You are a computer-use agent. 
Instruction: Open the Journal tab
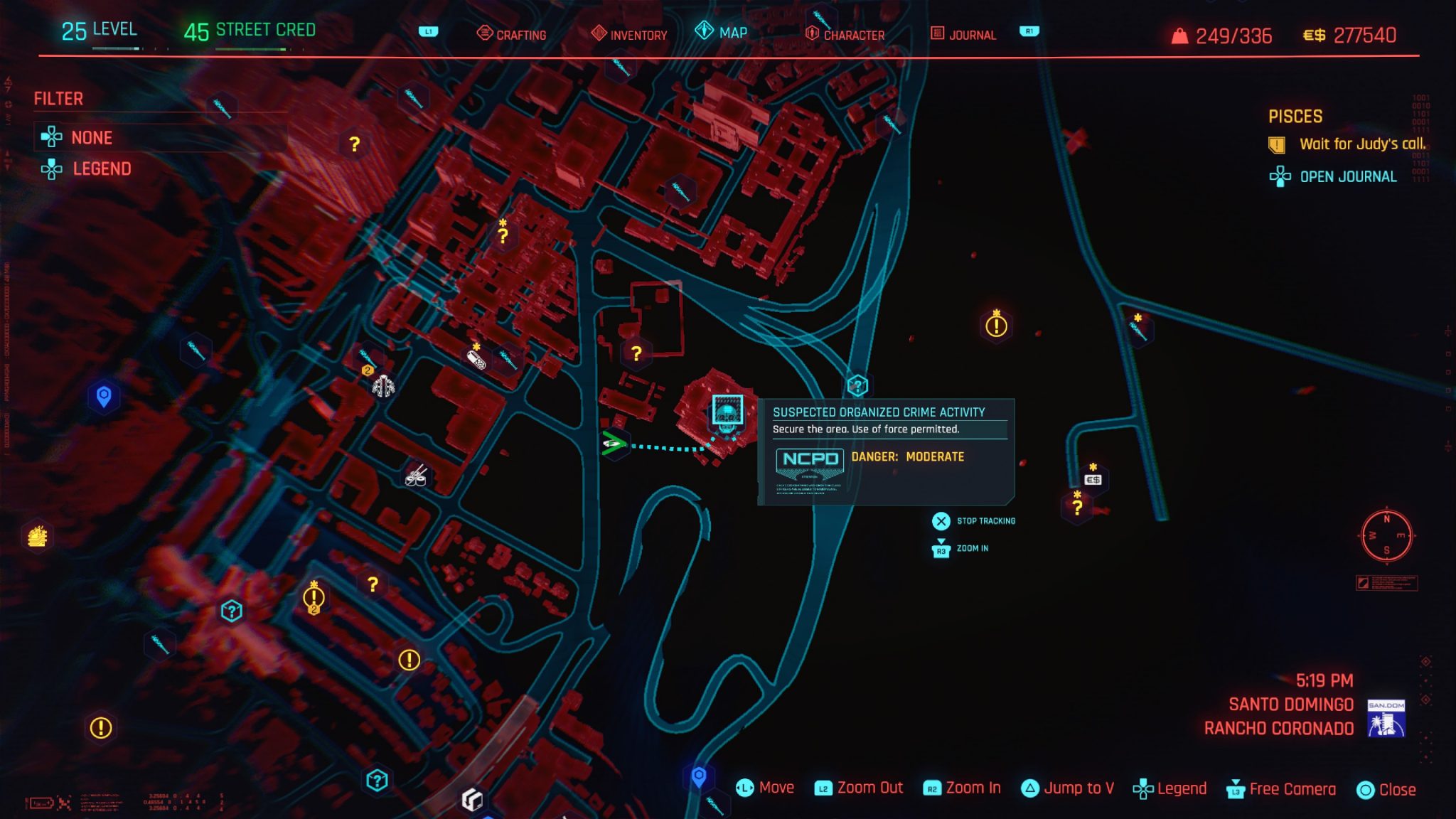963,34
